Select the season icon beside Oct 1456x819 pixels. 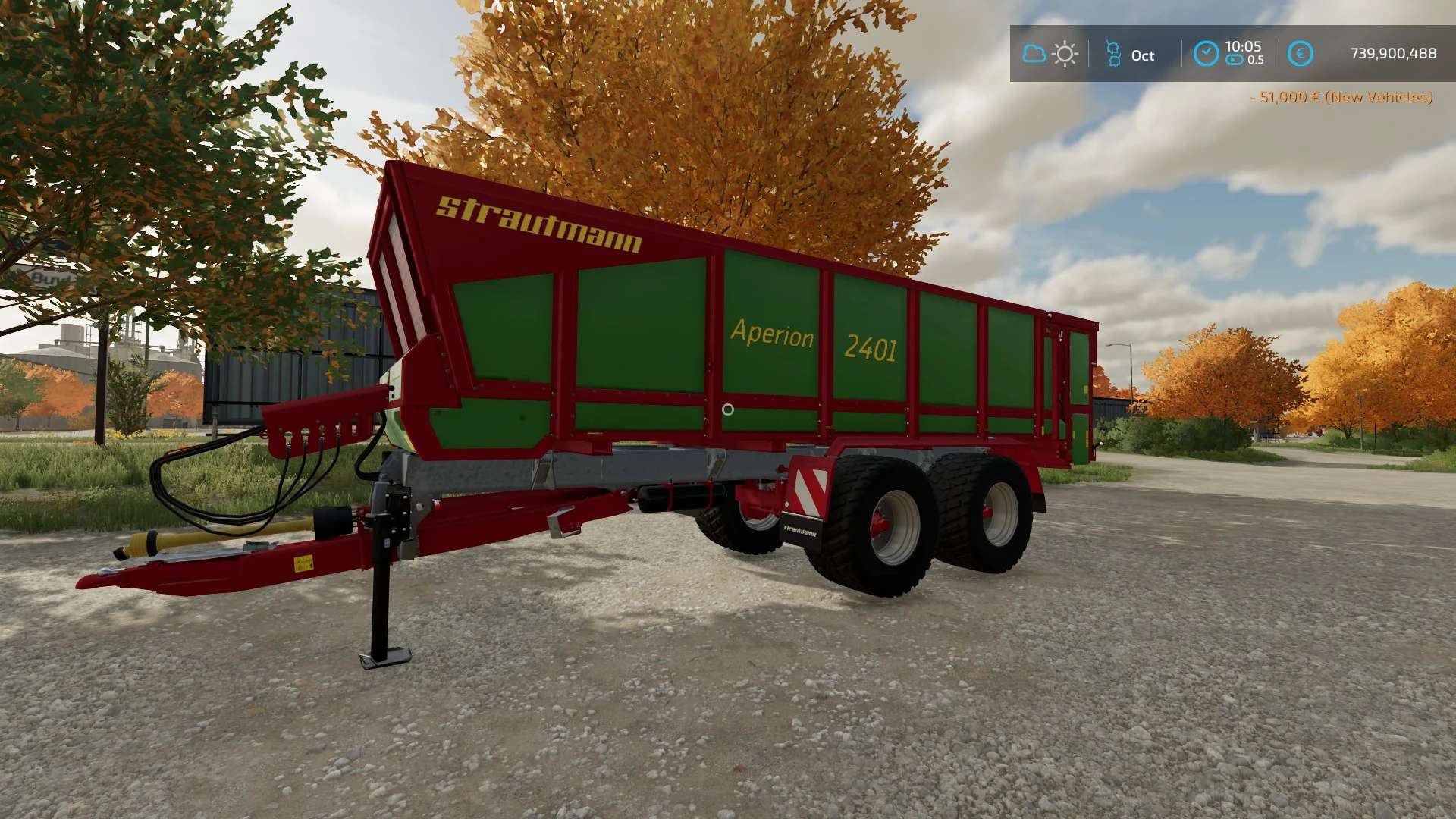(1113, 54)
